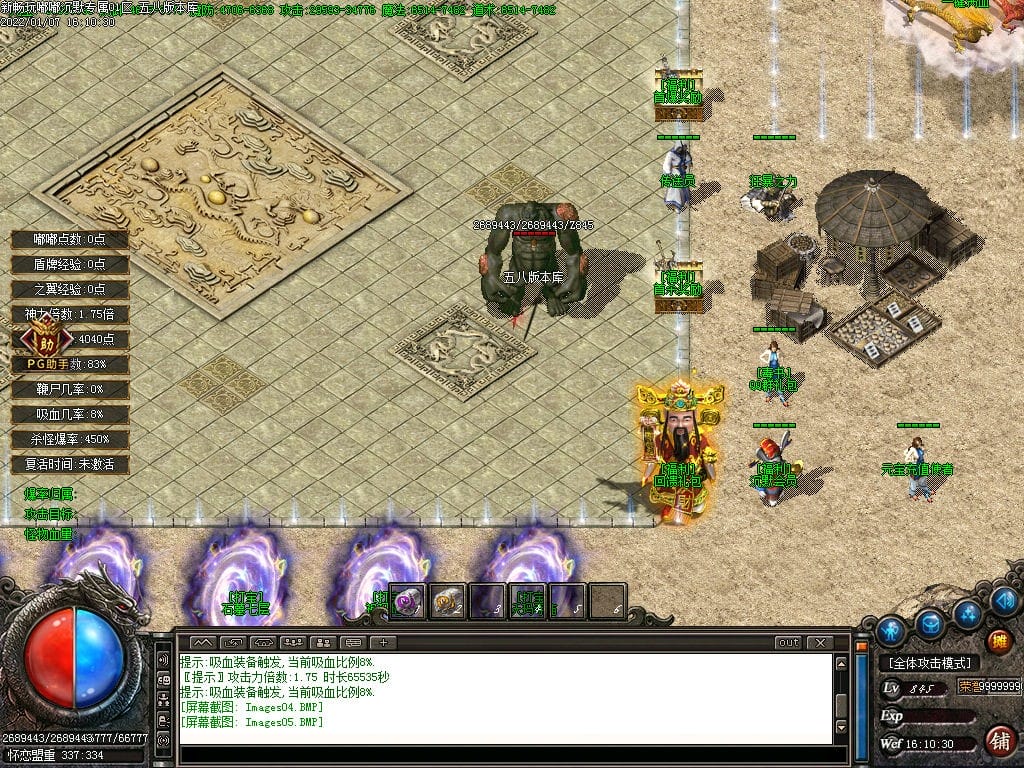Screen dimensions: 1024x768
Task: Close the chat window with X
Action: 820,642
